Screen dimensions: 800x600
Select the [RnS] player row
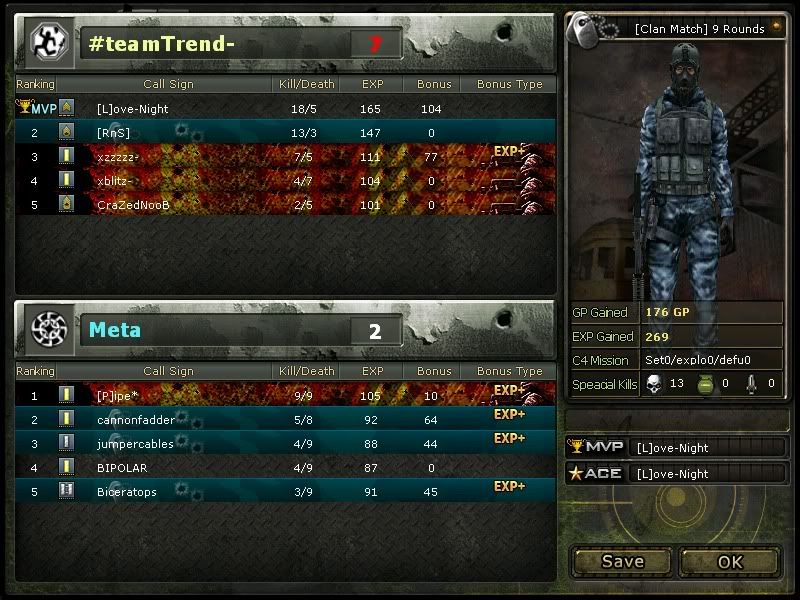click(285, 132)
